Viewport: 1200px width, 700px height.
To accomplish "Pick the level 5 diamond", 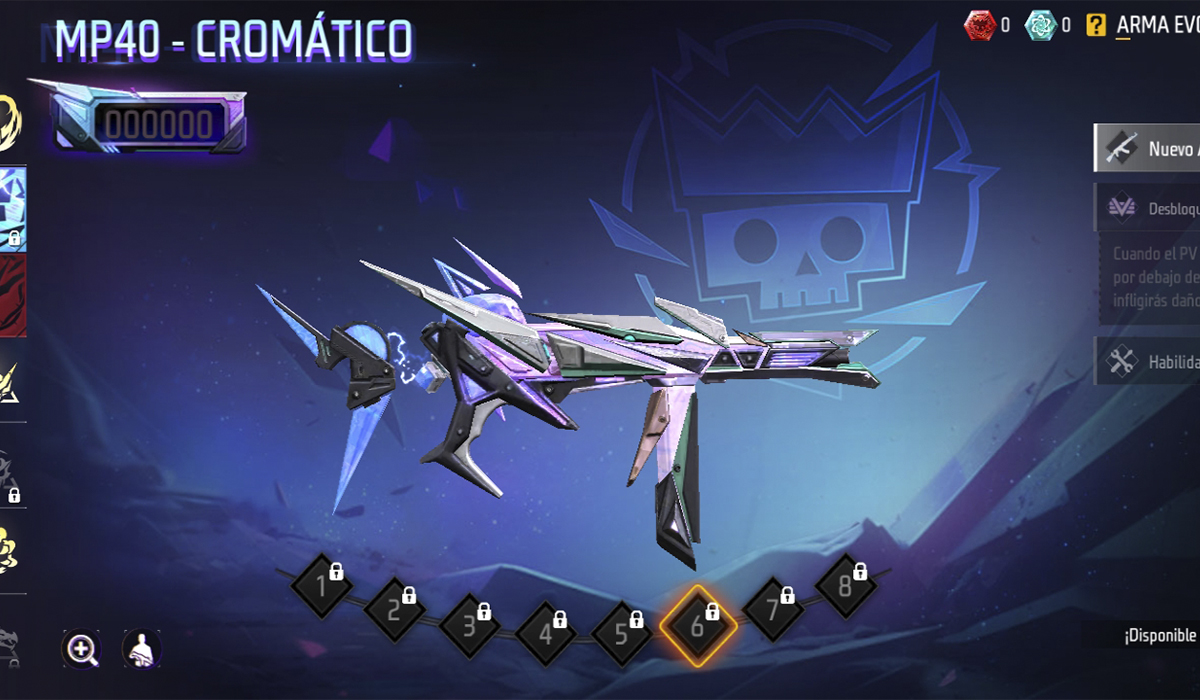I will (x=621, y=634).
